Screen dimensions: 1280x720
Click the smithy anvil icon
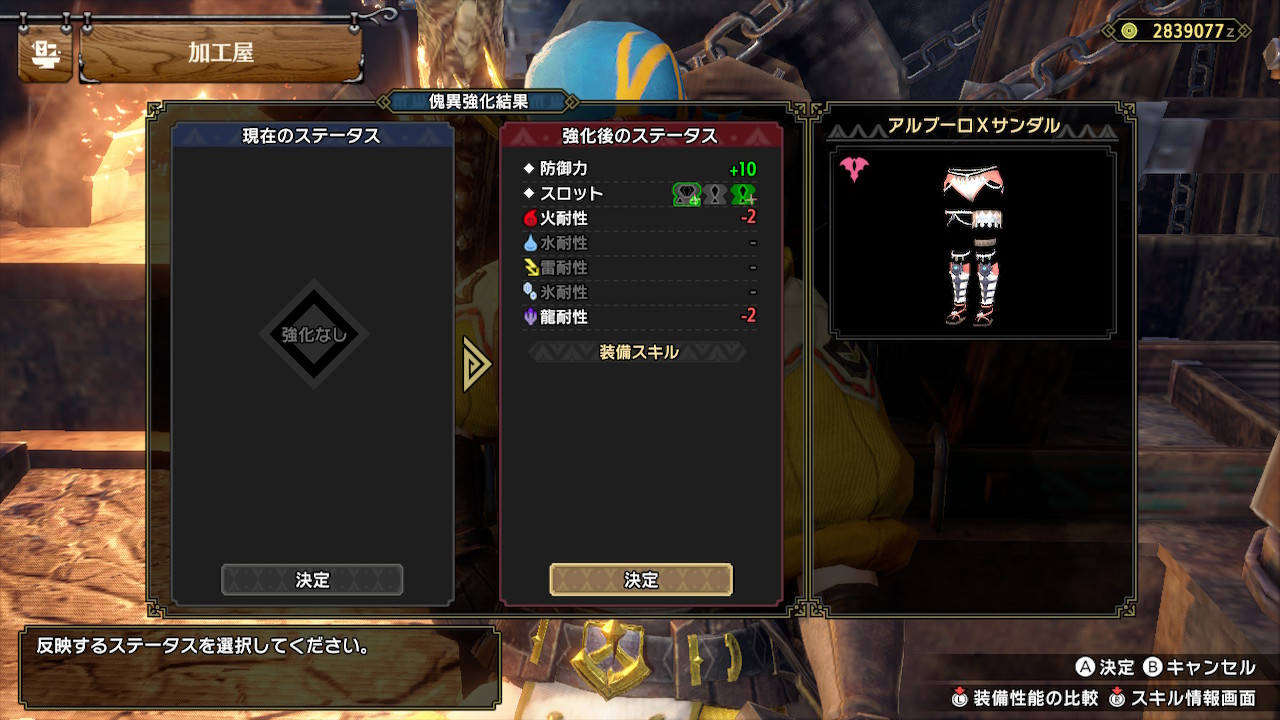tap(45, 53)
